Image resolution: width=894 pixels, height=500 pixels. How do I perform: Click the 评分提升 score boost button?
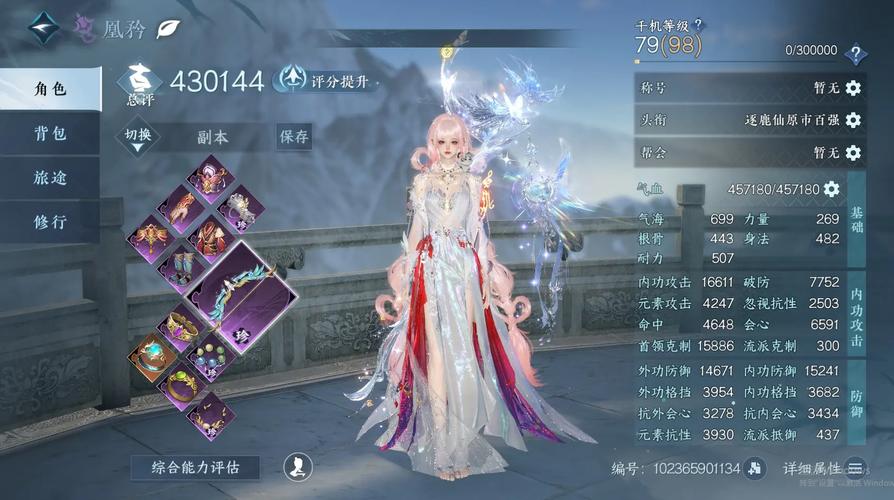(x=326, y=80)
